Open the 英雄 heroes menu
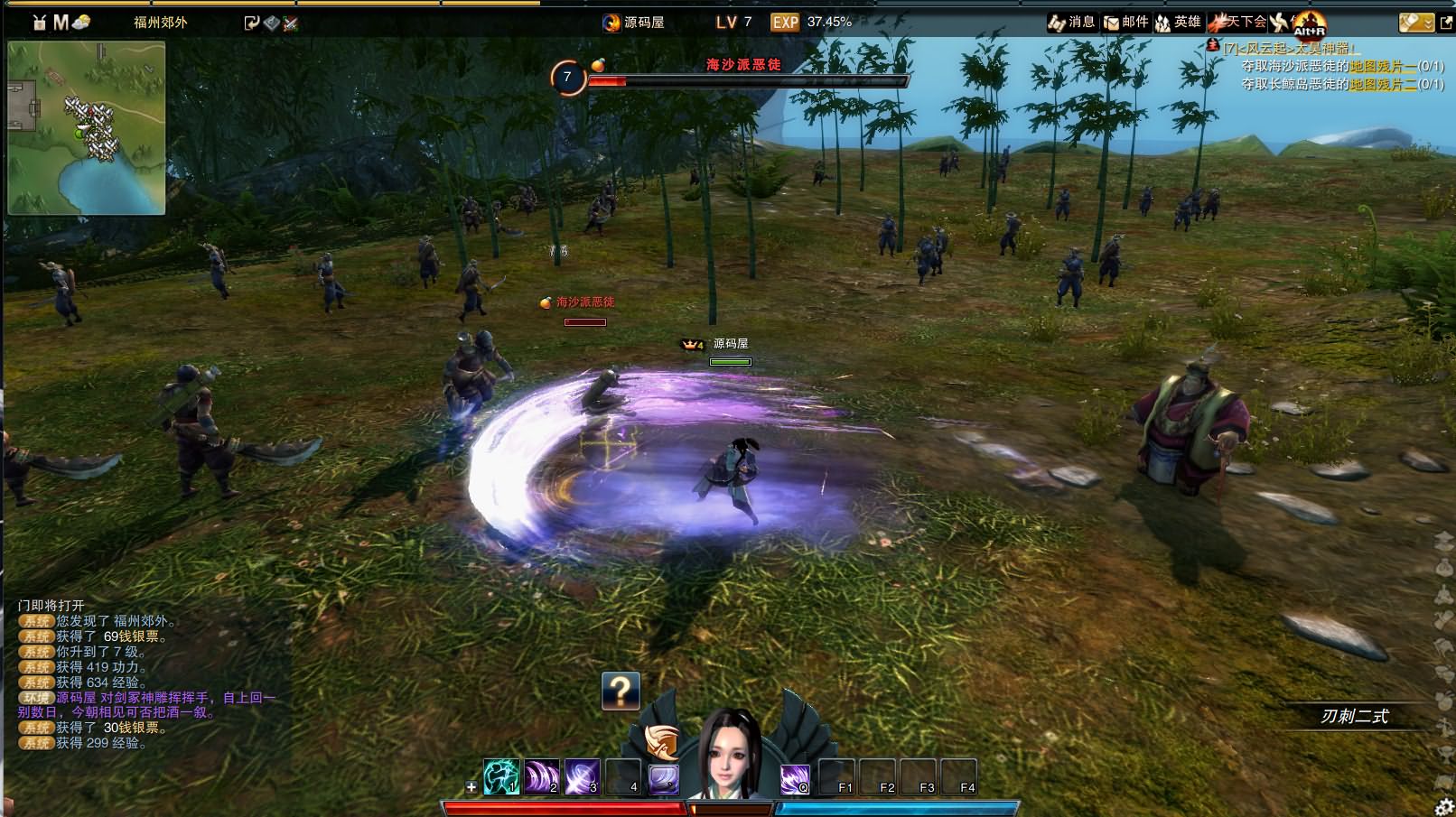Viewport: 1456px width, 817px height. [1178, 22]
